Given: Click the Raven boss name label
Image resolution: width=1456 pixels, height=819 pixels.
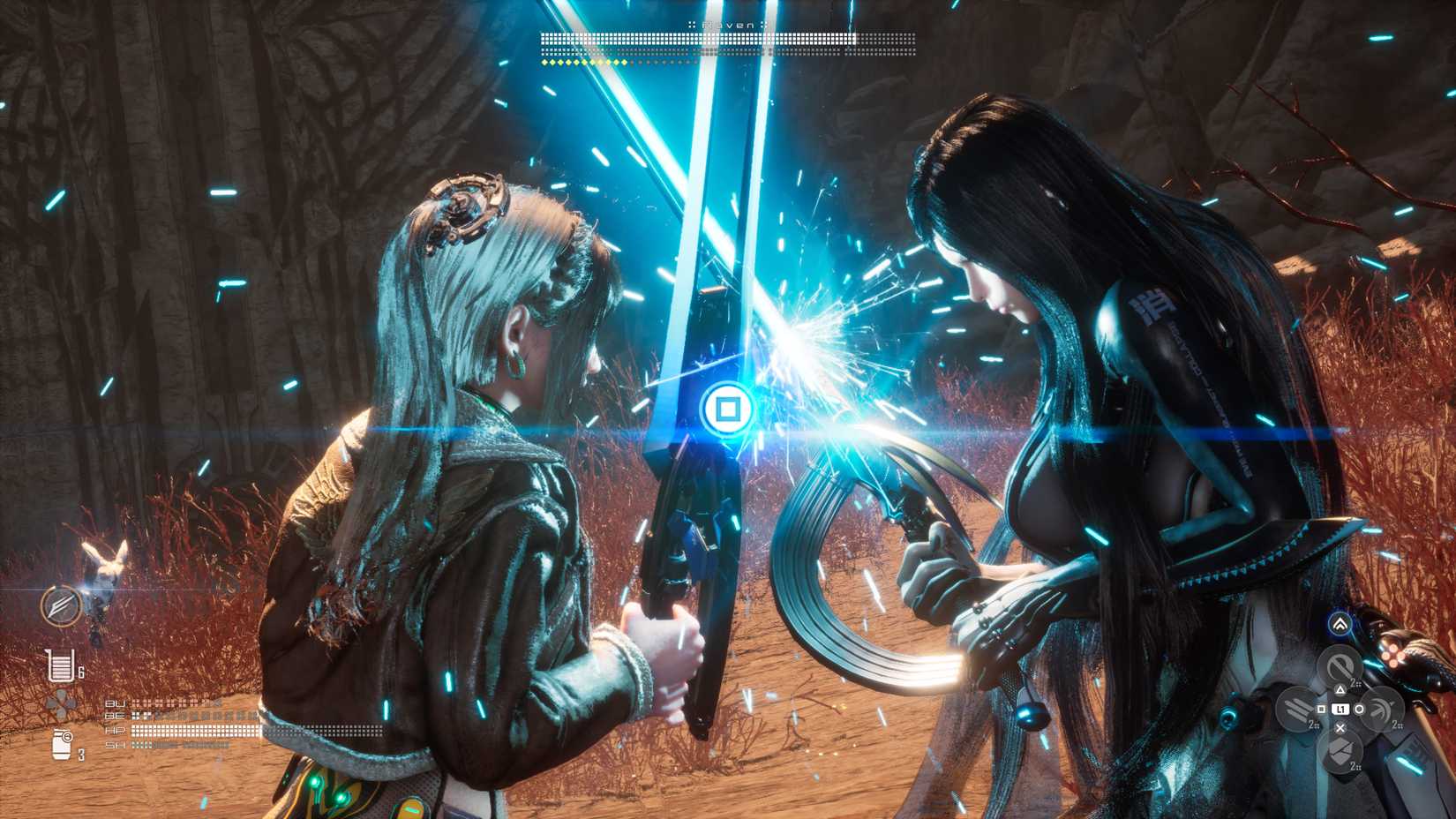Looking at the screenshot, I should coord(727,25).
